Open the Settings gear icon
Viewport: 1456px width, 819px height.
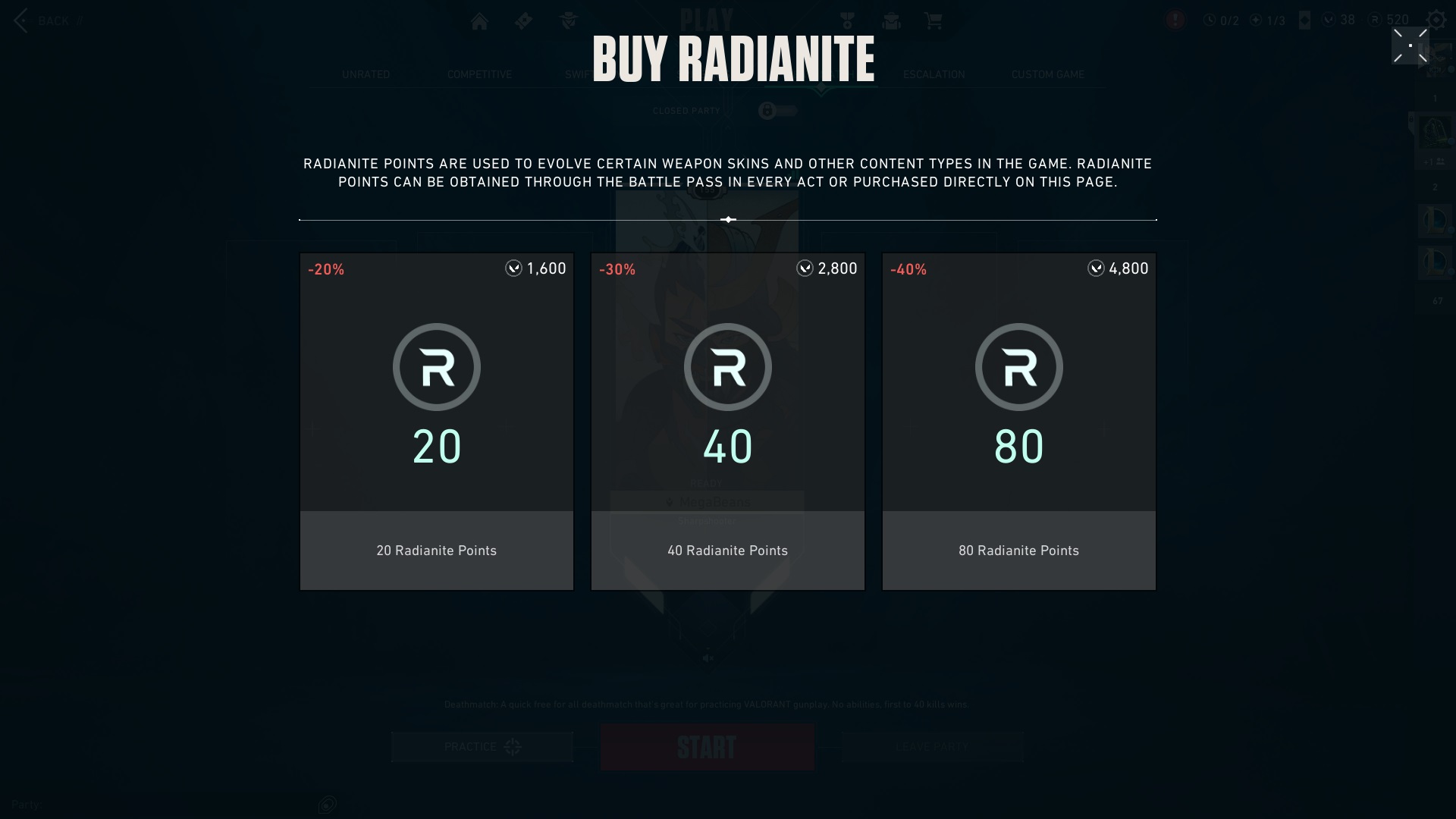click(1438, 20)
